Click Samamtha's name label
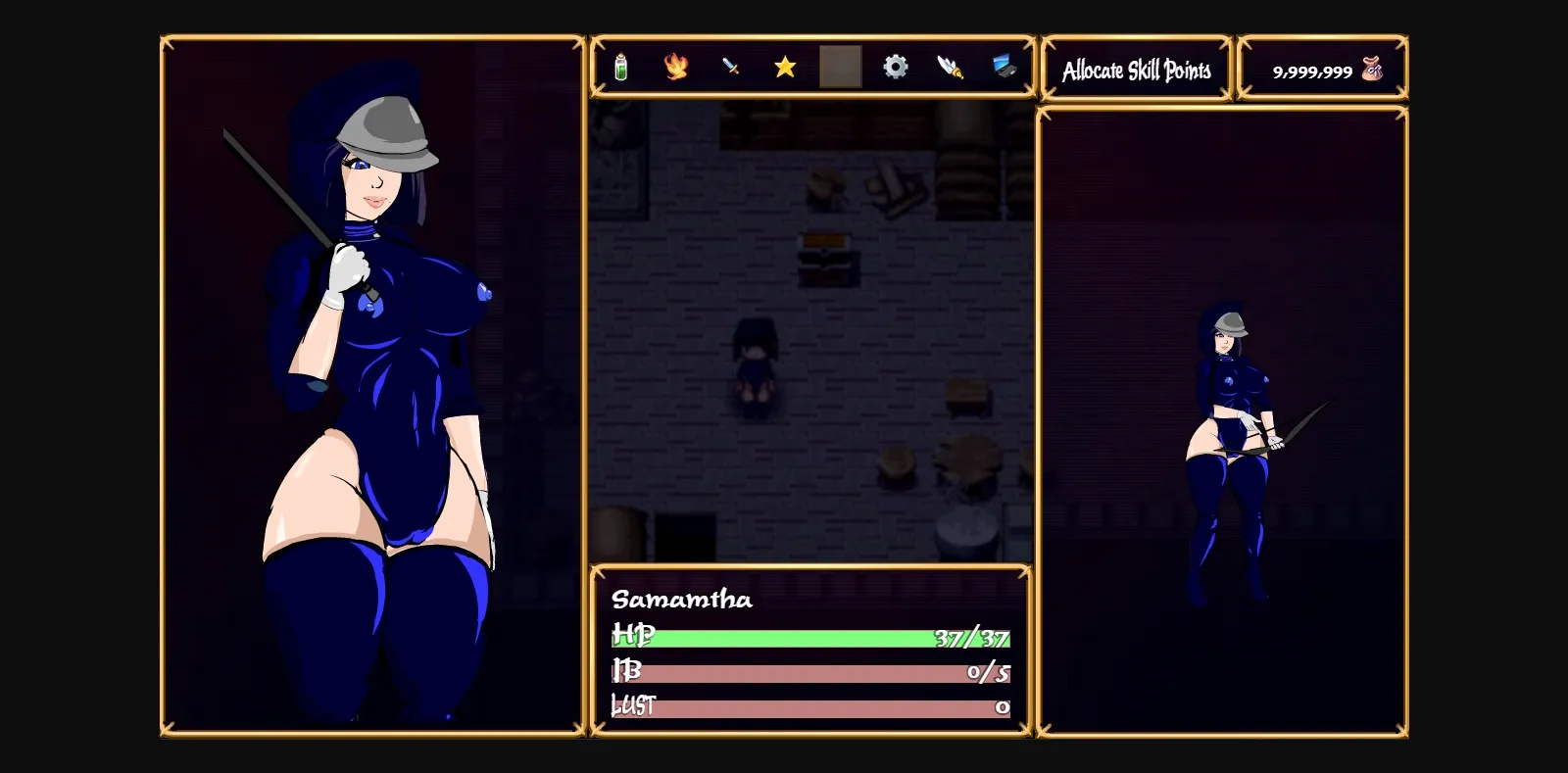The width and height of the screenshot is (1568, 773). click(682, 600)
